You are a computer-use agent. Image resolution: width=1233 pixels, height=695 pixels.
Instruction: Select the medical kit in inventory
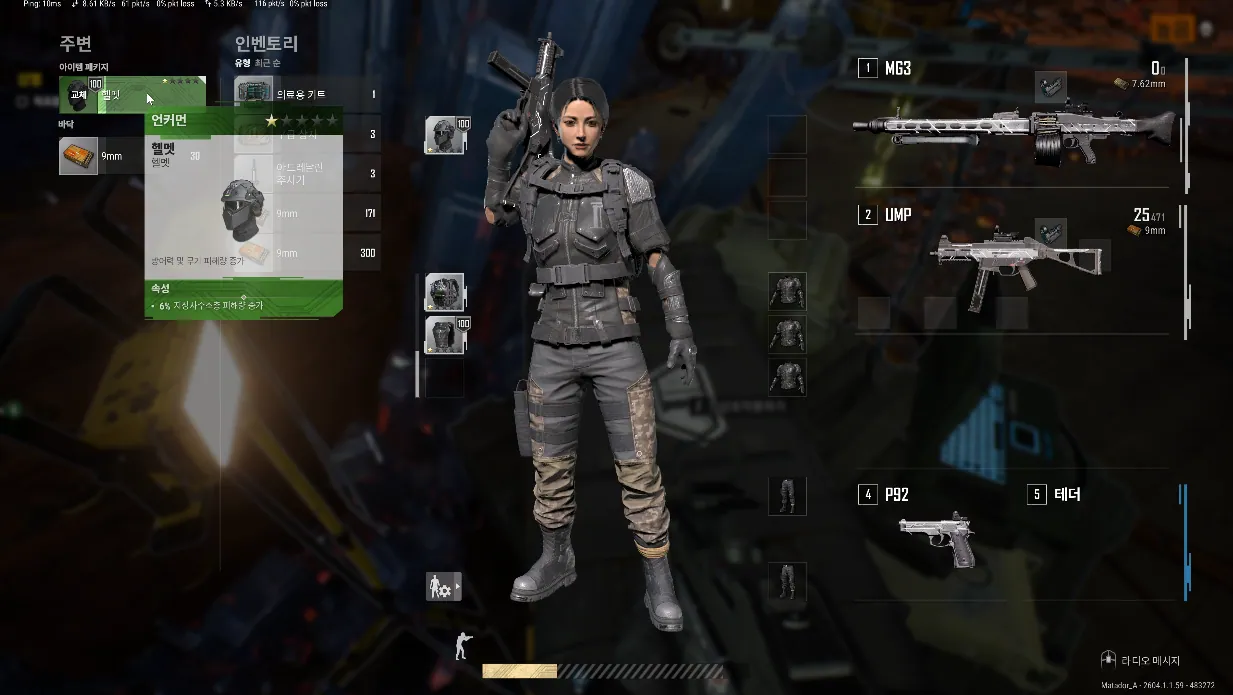(x=306, y=94)
